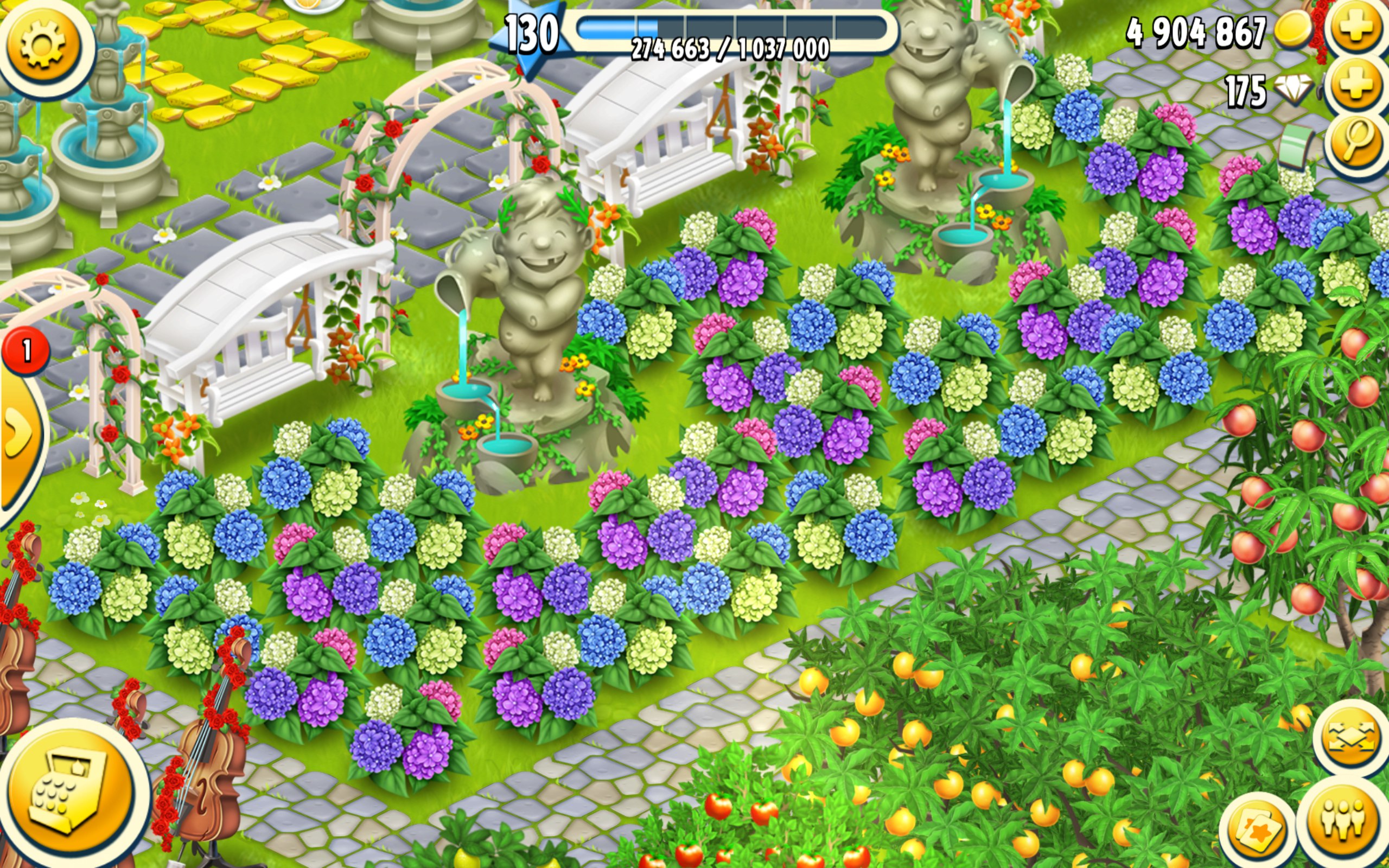Tap the magnifying glass search button
1389x868 pixels.
[x=1356, y=144]
